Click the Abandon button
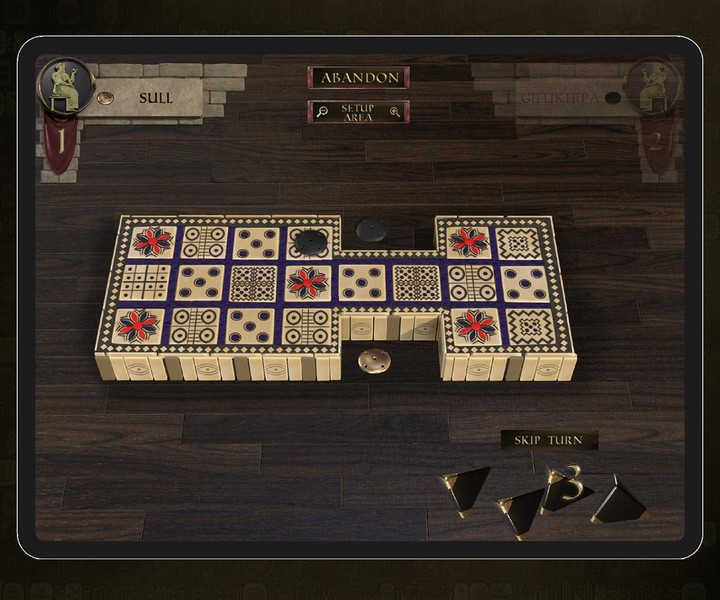The height and width of the screenshot is (600, 720). pos(358,78)
